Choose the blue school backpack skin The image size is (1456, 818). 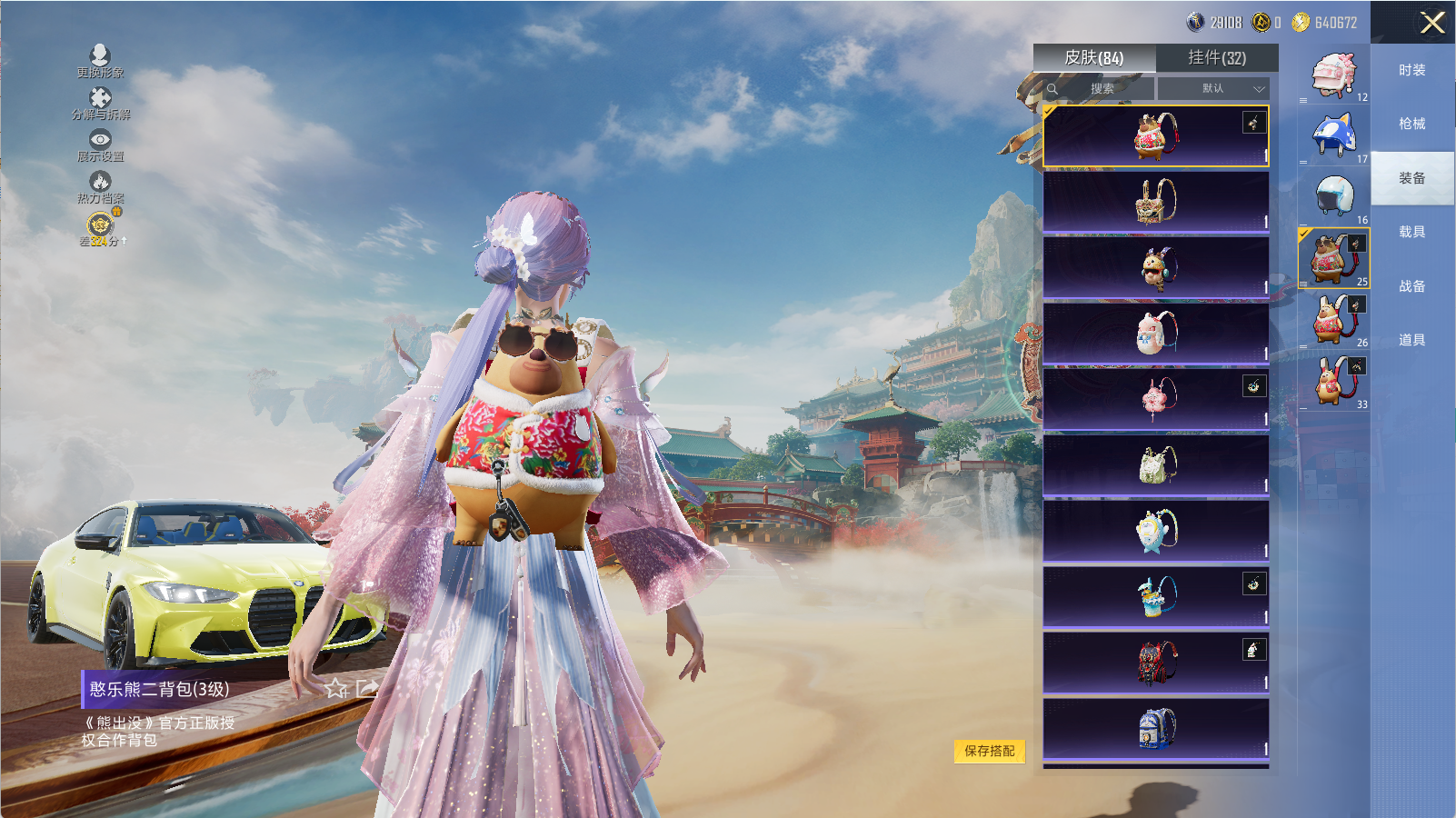coord(1156,729)
